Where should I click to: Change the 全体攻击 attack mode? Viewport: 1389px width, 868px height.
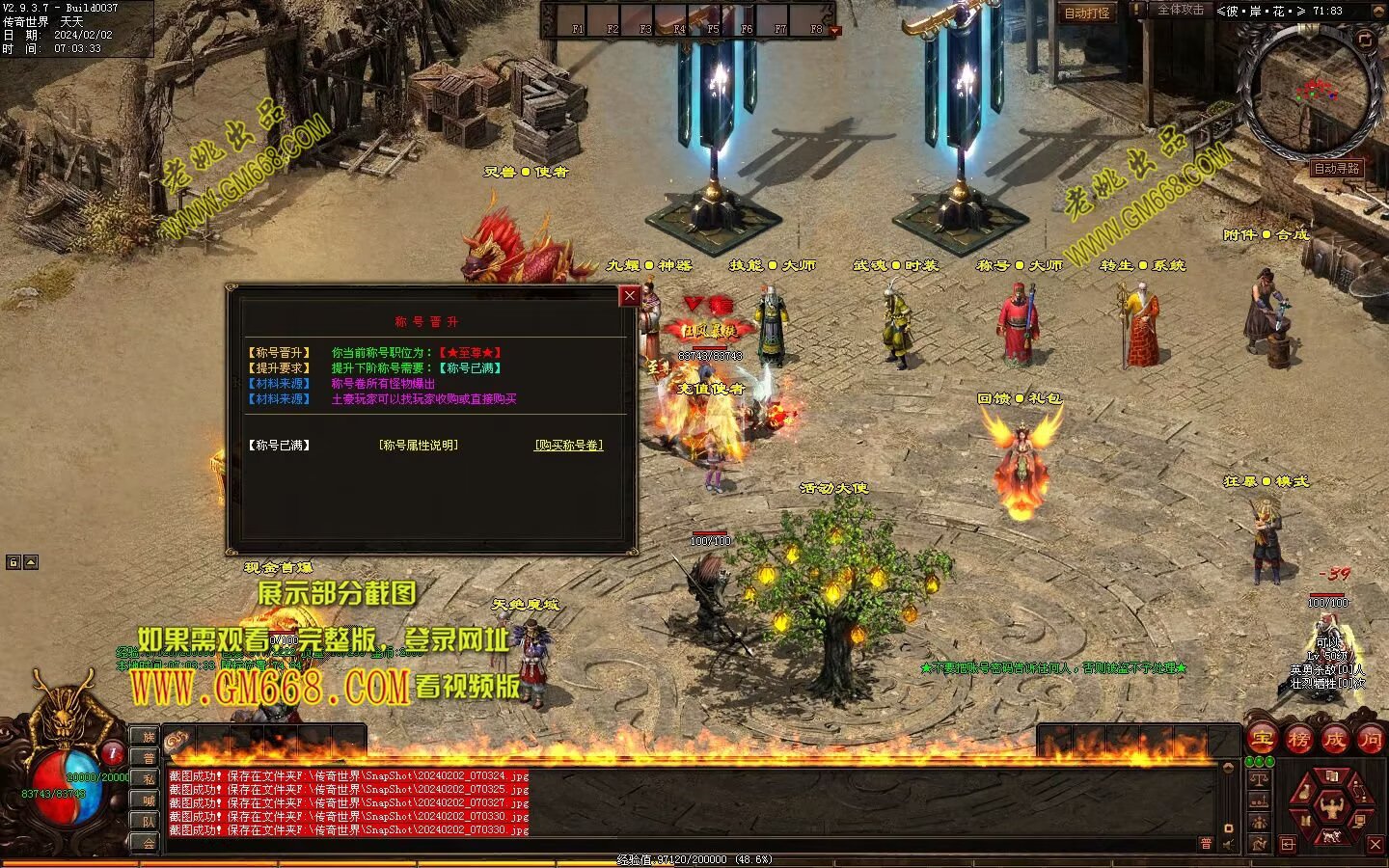(1180, 10)
